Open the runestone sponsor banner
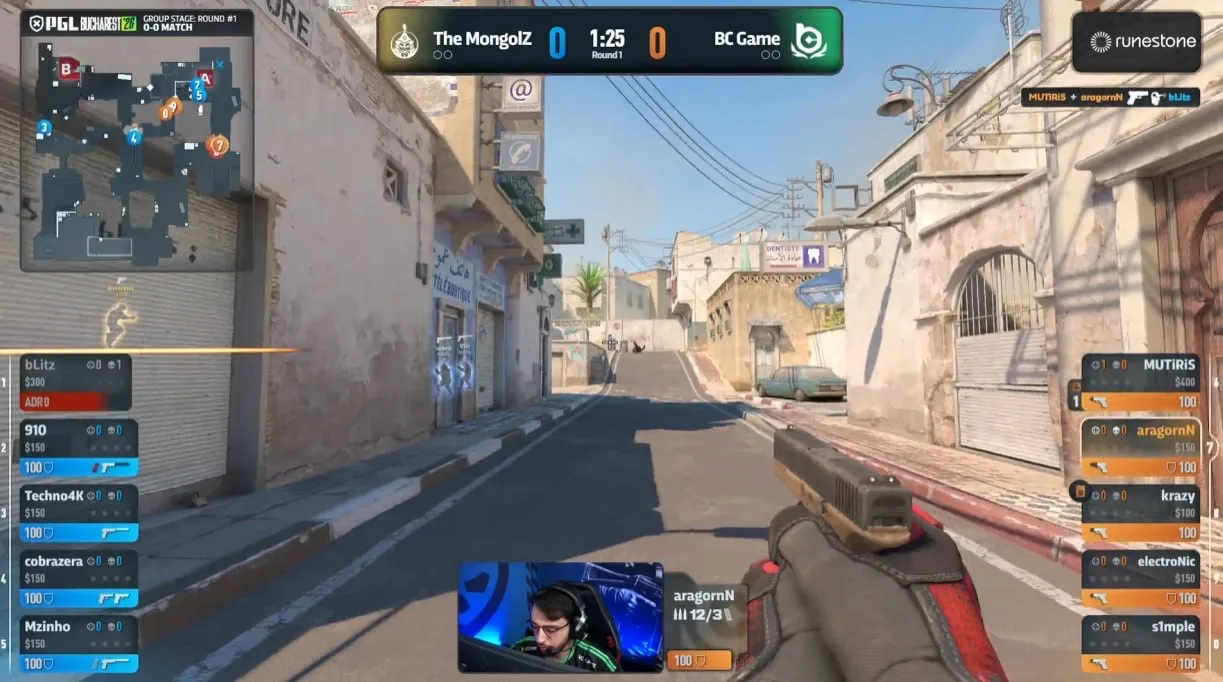Screen dimensions: 1223x682 (1136, 42)
